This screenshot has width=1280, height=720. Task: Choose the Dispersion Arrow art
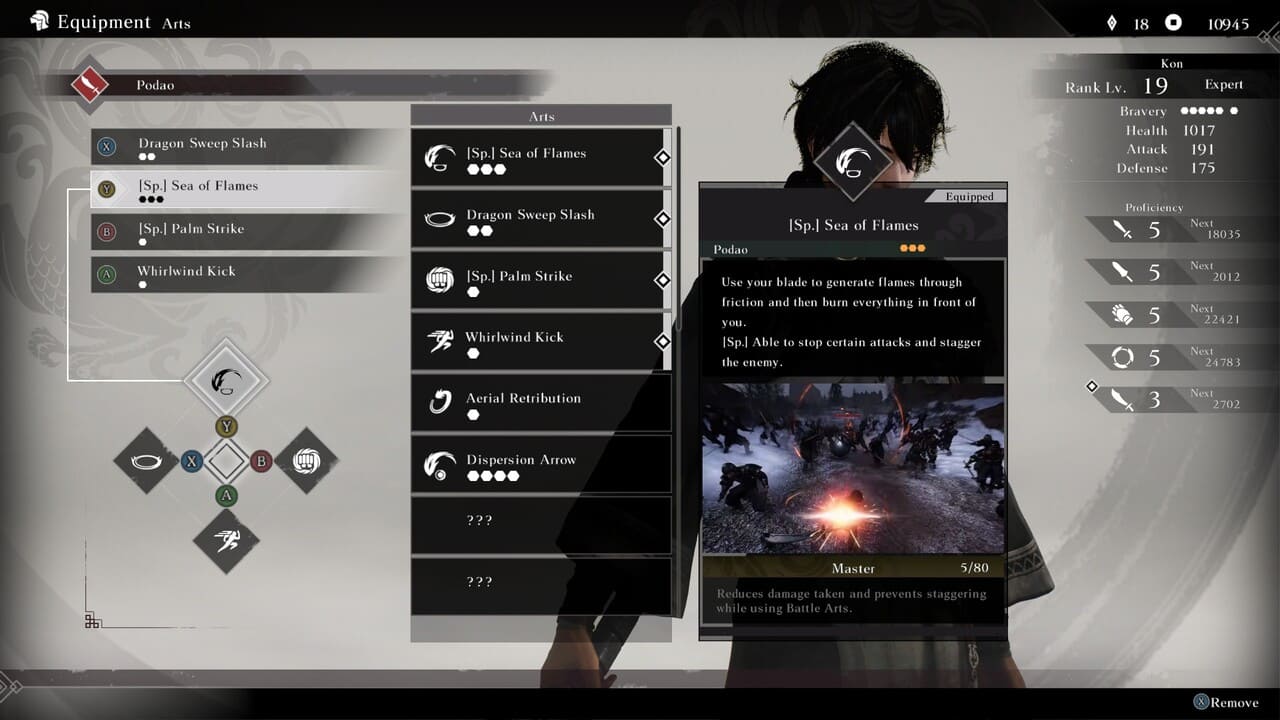(x=540, y=465)
